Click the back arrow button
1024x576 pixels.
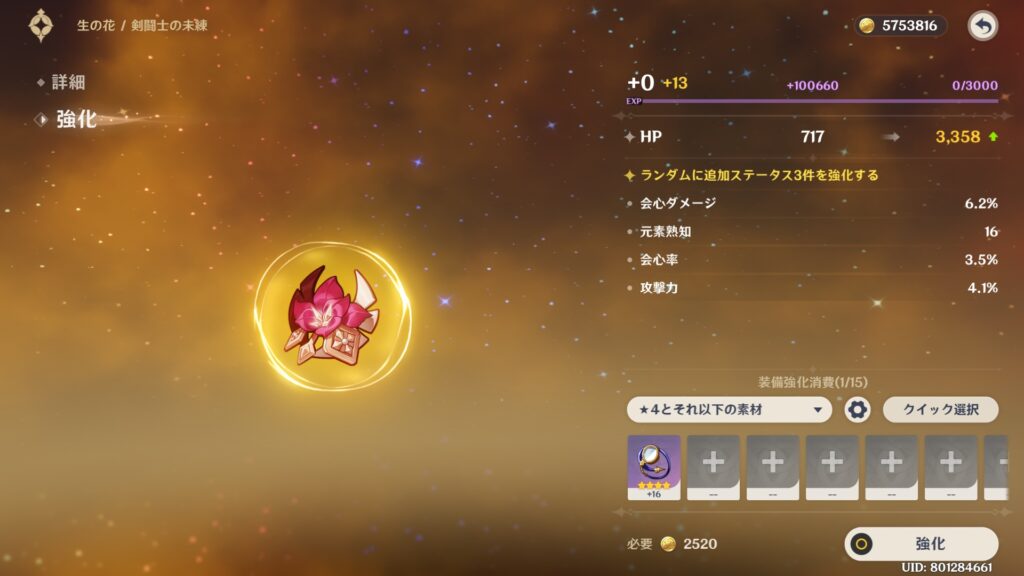point(983,26)
